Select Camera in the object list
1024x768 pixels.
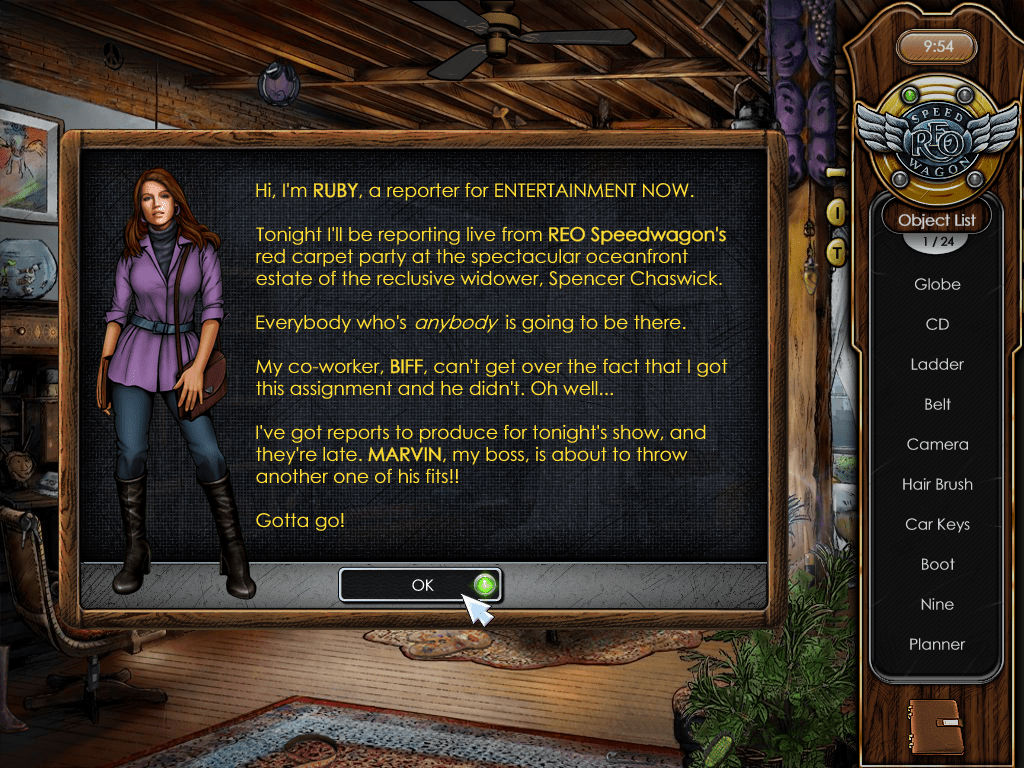(x=937, y=445)
